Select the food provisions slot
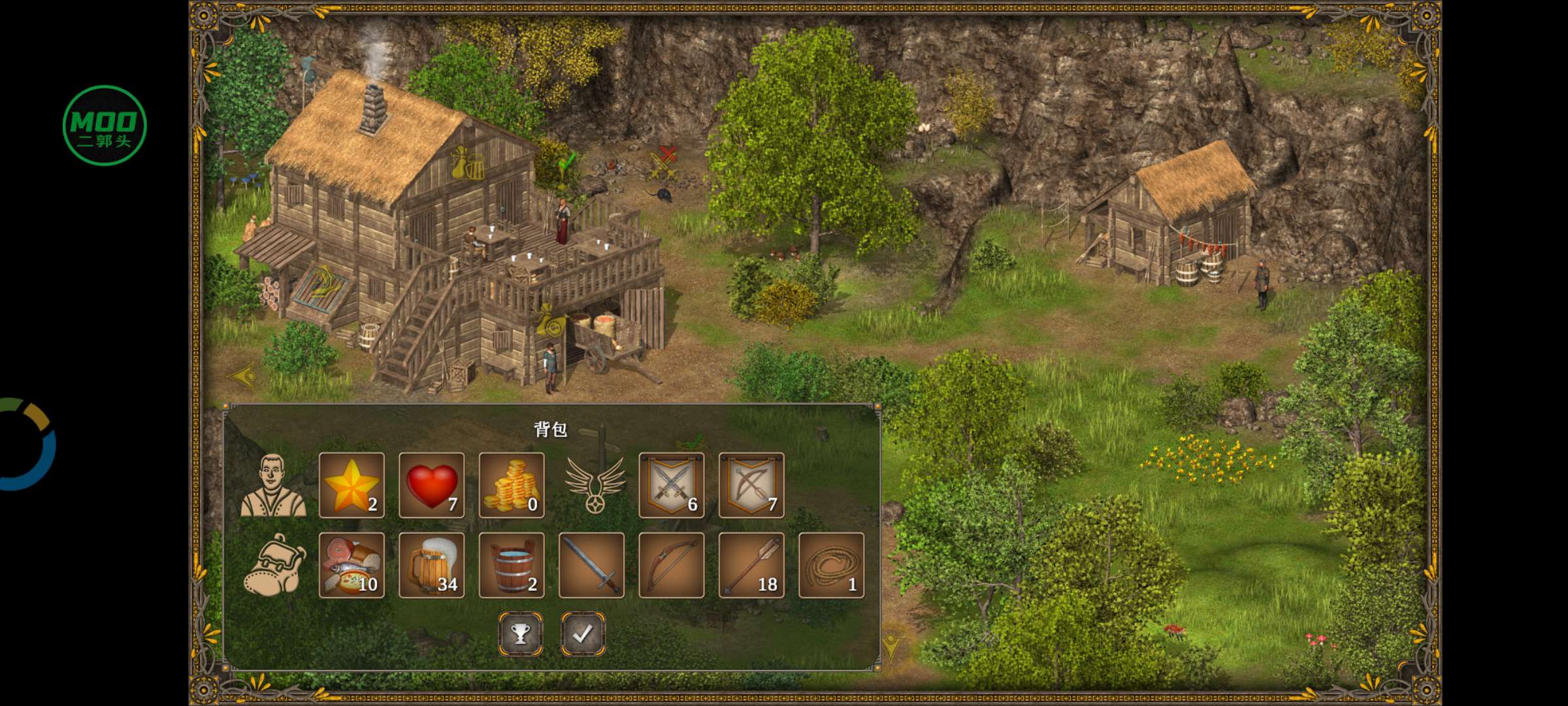The image size is (1568, 706). [x=351, y=565]
